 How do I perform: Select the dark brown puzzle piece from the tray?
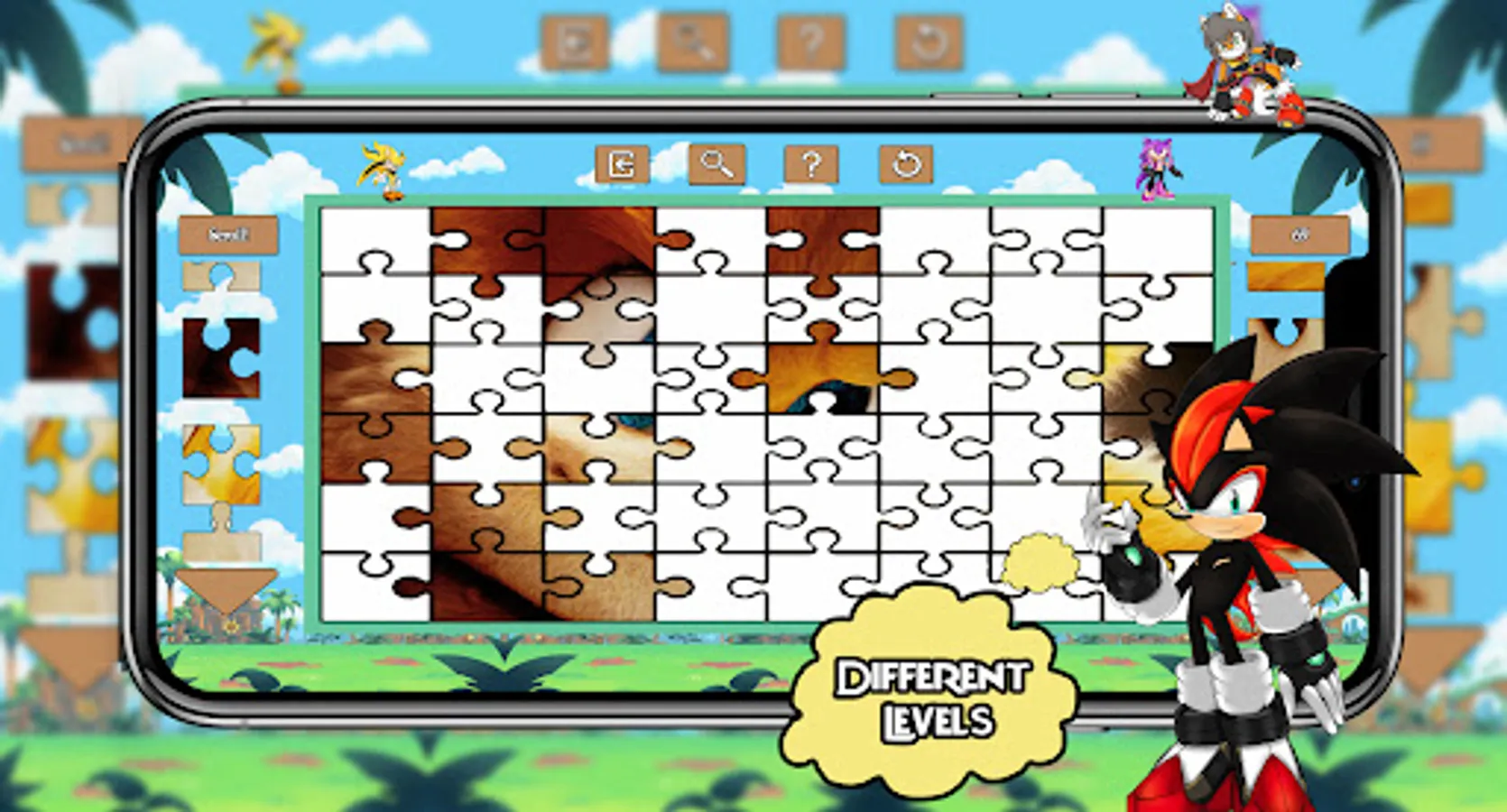click(222, 356)
